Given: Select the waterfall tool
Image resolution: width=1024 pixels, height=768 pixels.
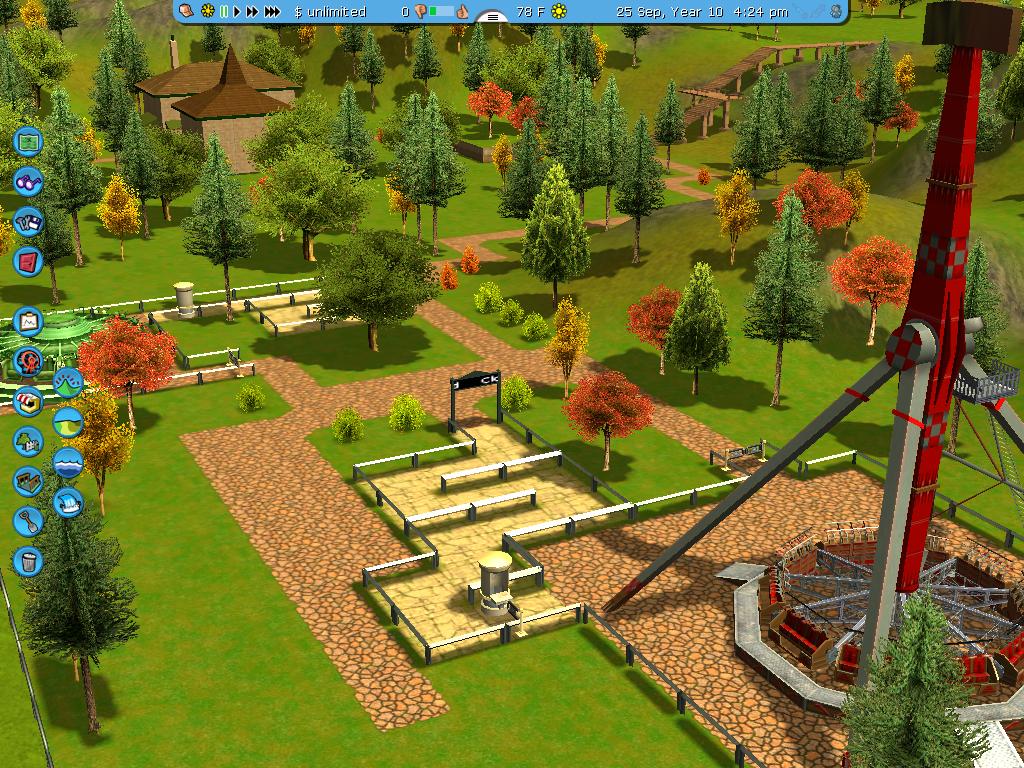Looking at the screenshot, I should tap(67, 501).
